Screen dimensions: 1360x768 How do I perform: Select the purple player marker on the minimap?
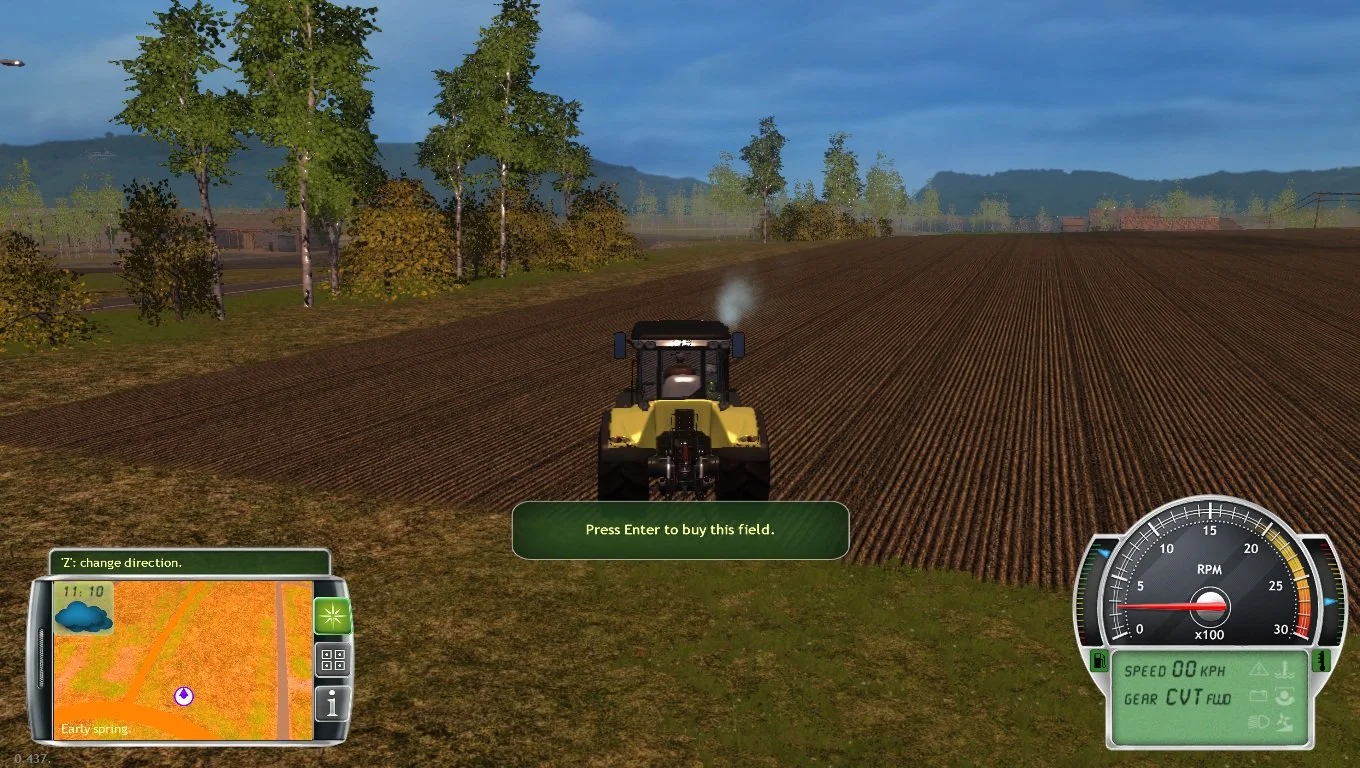pyautogui.click(x=183, y=695)
